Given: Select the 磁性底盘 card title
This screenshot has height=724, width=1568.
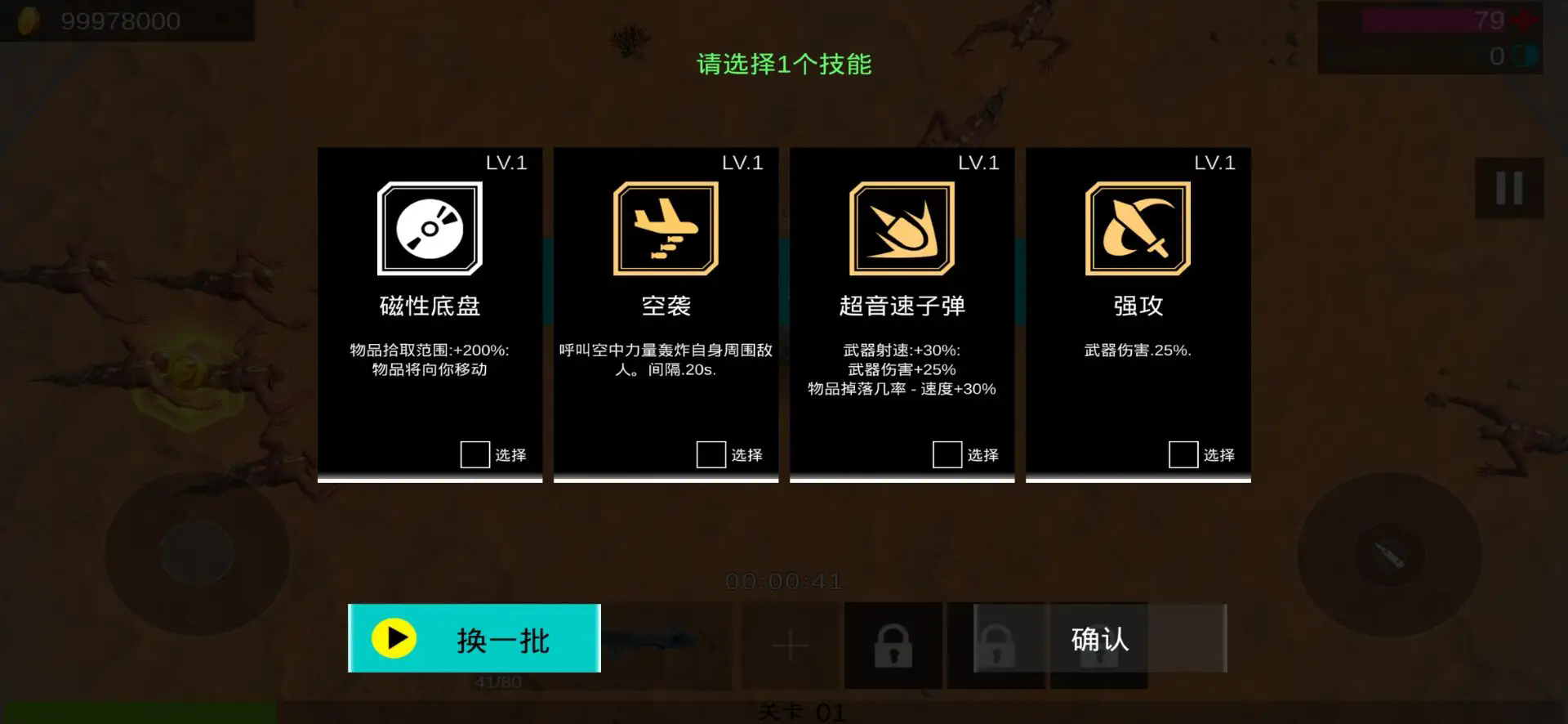Looking at the screenshot, I should (430, 306).
